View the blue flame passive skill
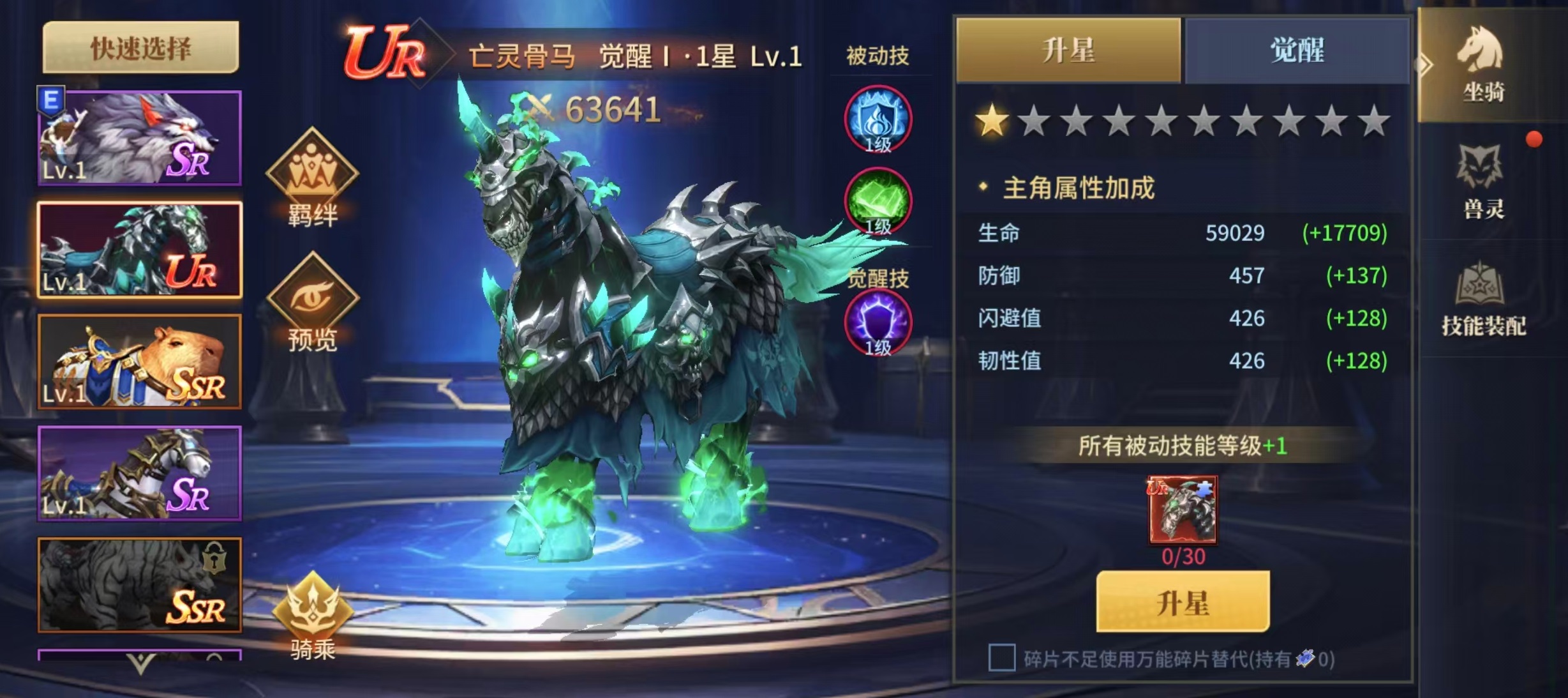 coord(878,119)
